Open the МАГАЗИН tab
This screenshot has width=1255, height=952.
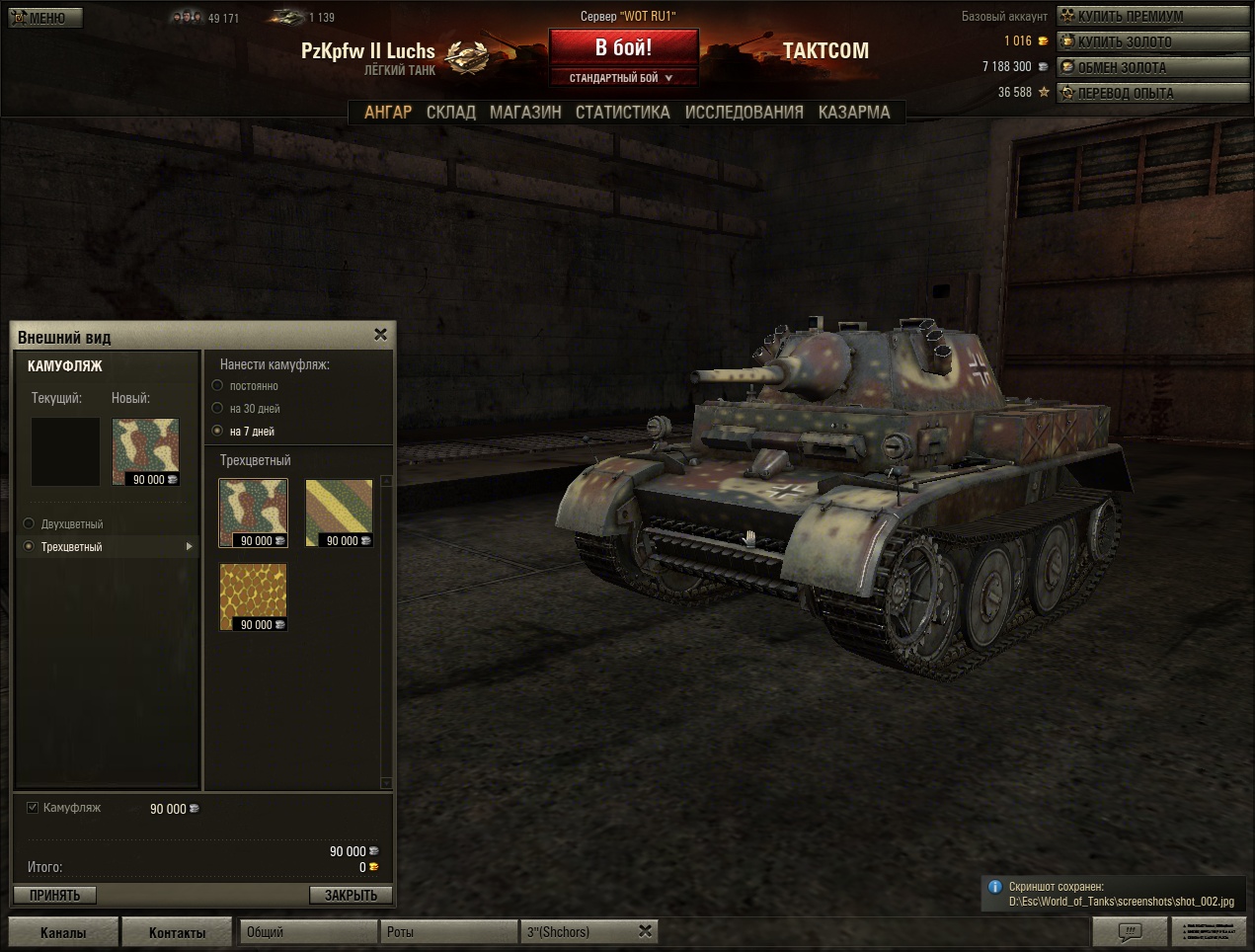[x=525, y=113]
